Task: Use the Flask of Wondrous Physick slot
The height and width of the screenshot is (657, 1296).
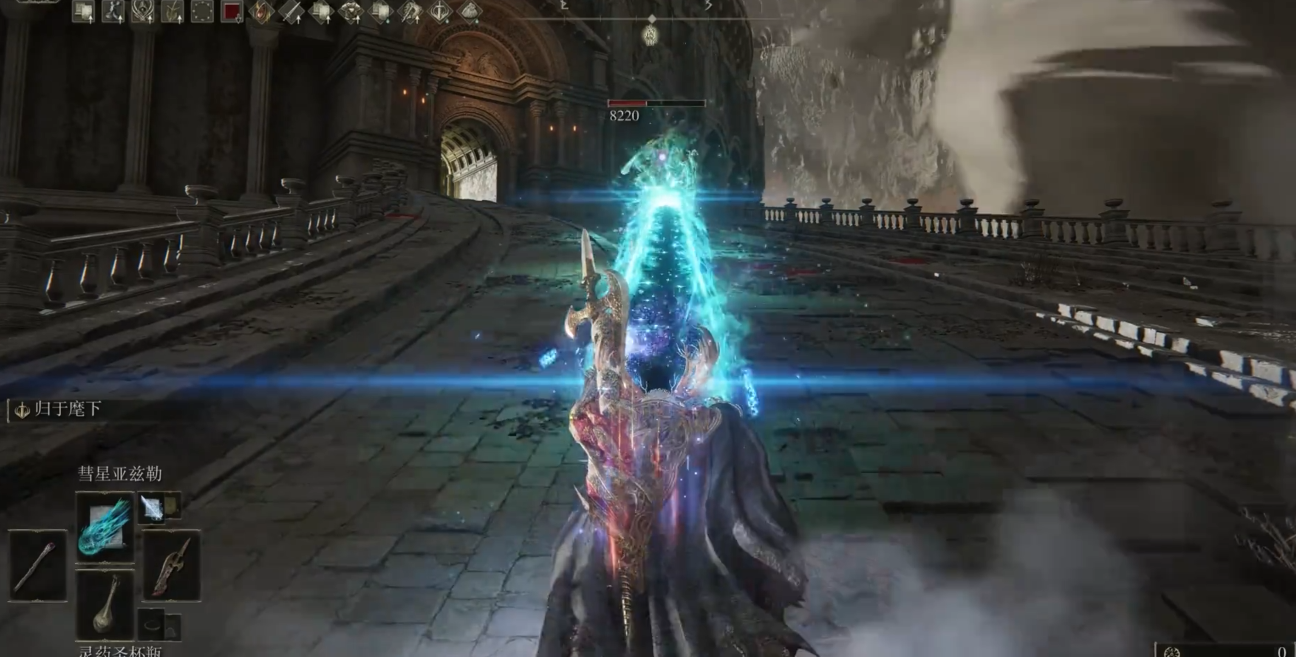Action: (105, 605)
